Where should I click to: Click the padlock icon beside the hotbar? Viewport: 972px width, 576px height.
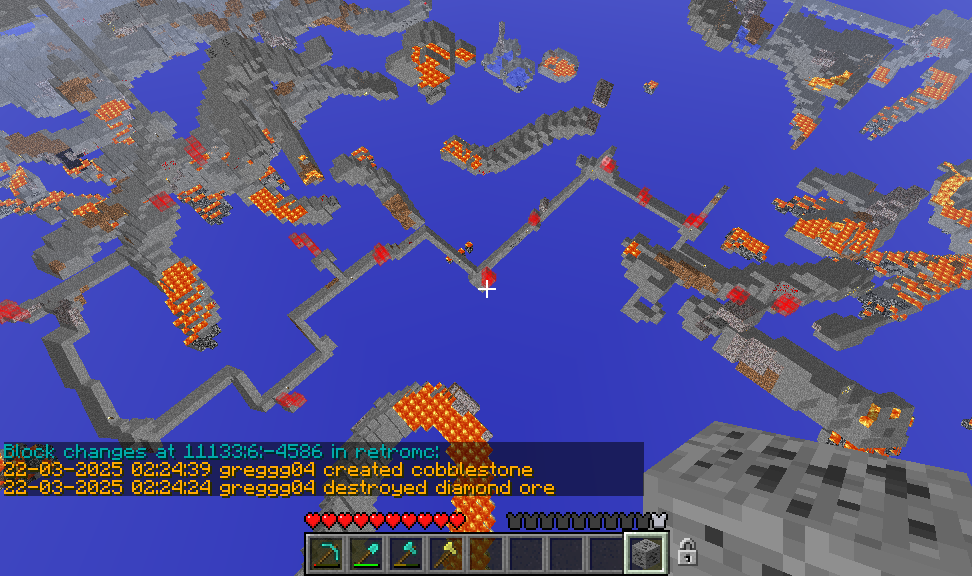(687, 551)
